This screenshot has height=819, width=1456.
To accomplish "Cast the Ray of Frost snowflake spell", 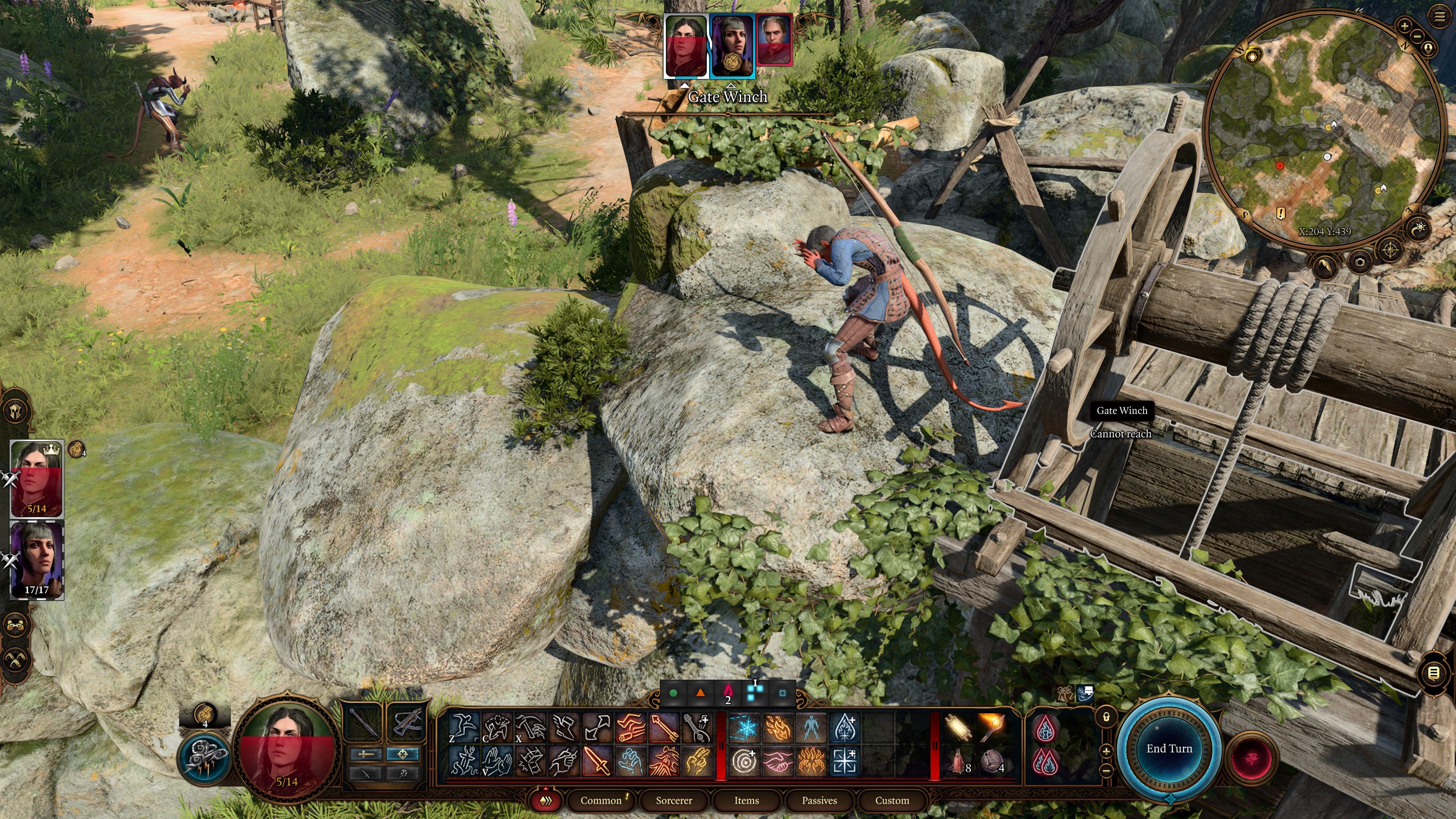I will (x=744, y=728).
